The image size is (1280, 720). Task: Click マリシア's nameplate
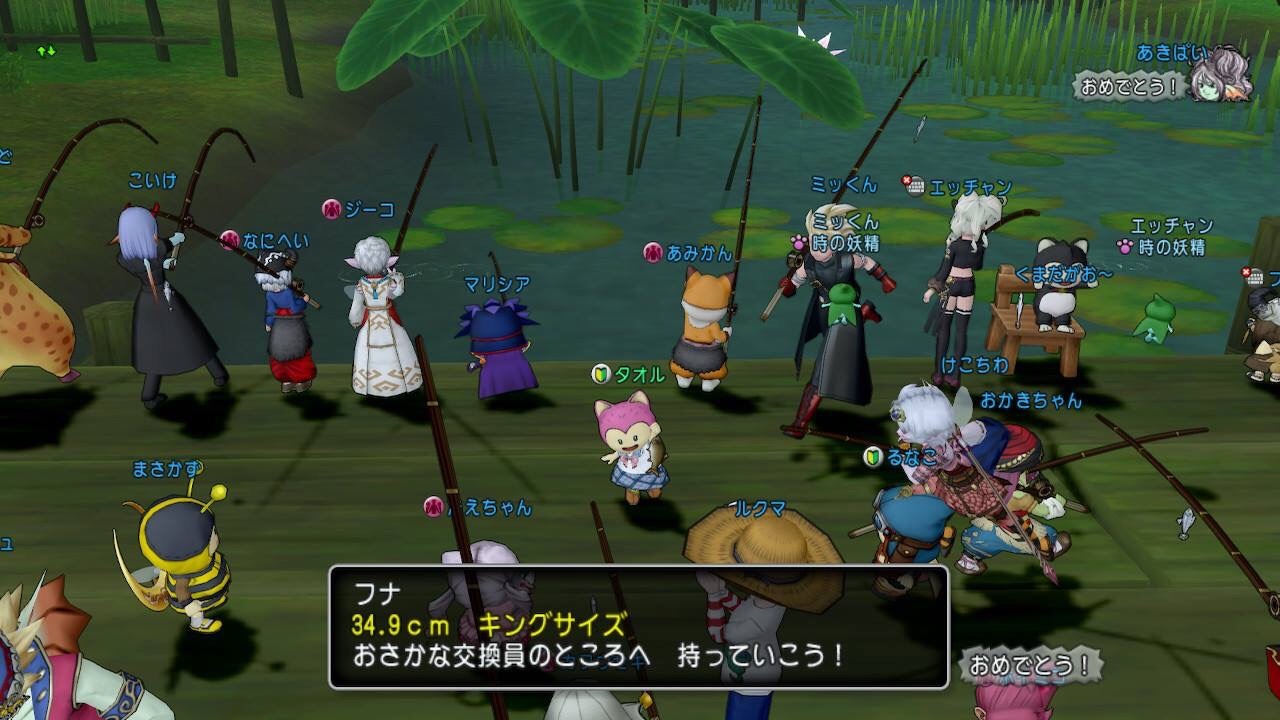497,281
